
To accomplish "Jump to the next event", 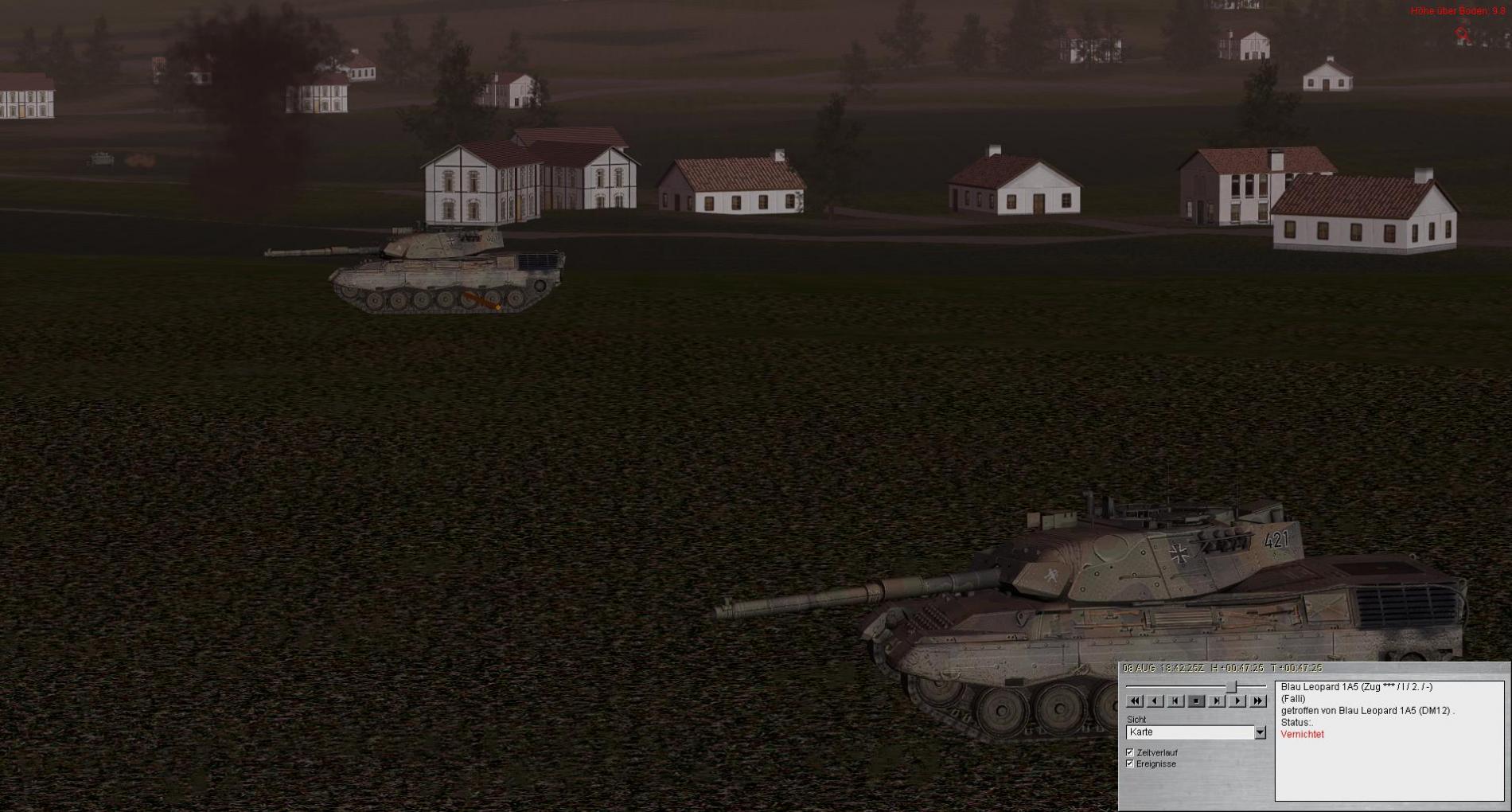I will [x=1217, y=701].
